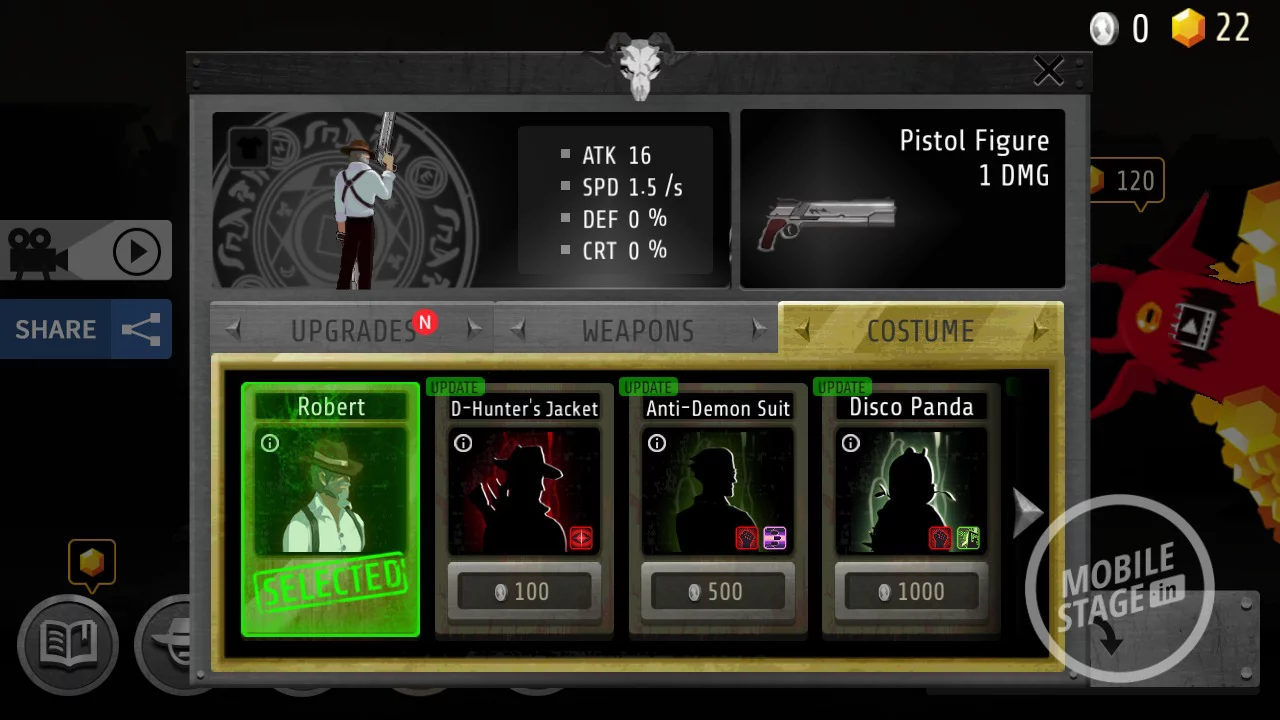Screen dimensions: 1280x720
Task: Click the left arrow beside UPGRADES tab
Action: 233,330
